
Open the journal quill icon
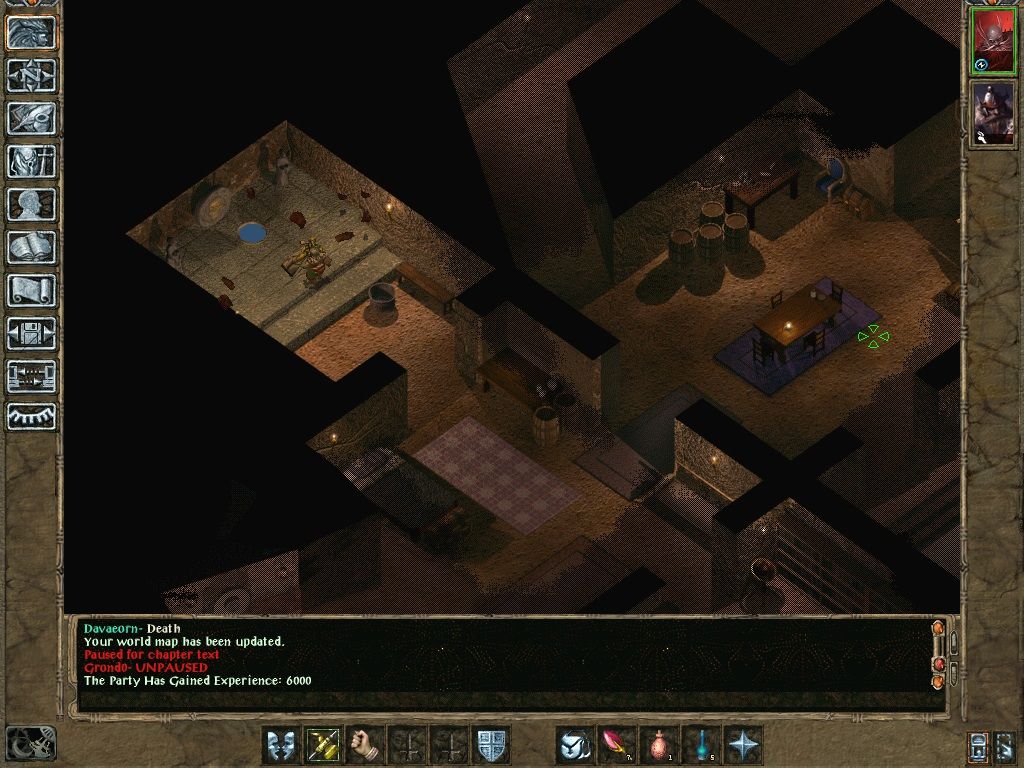[32, 118]
